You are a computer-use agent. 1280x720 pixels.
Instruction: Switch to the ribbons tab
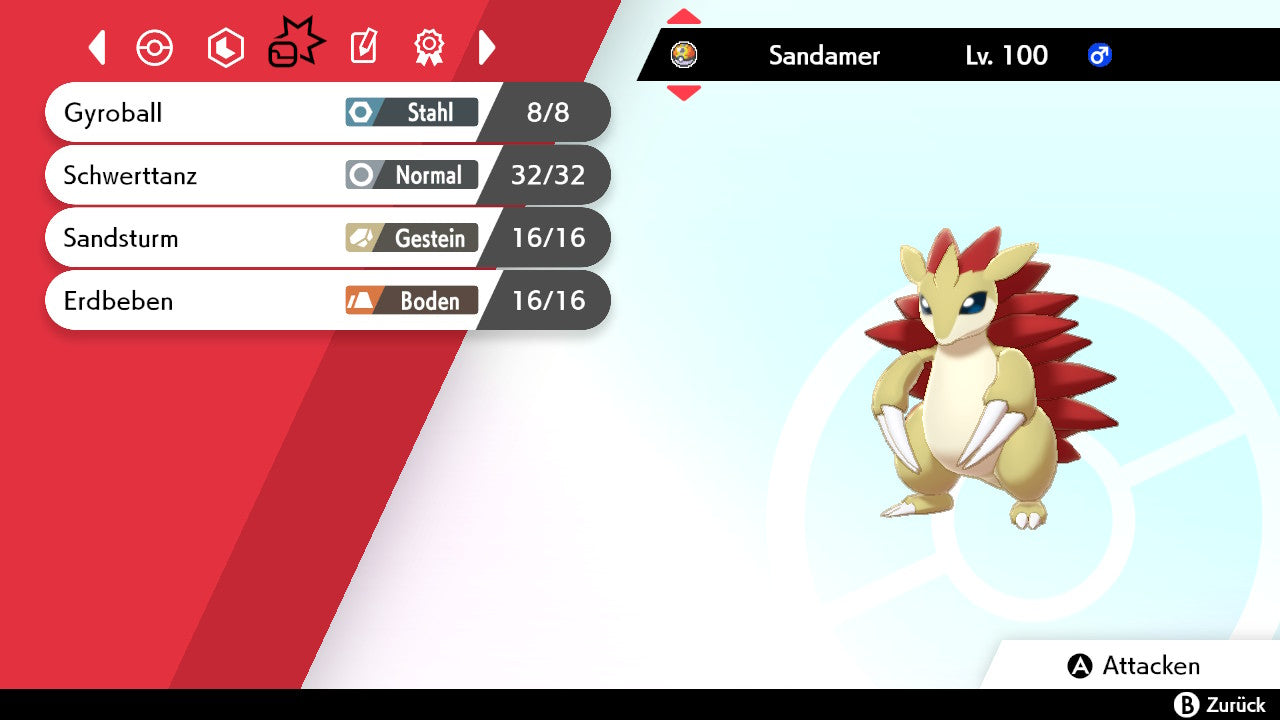[x=429, y=47]
